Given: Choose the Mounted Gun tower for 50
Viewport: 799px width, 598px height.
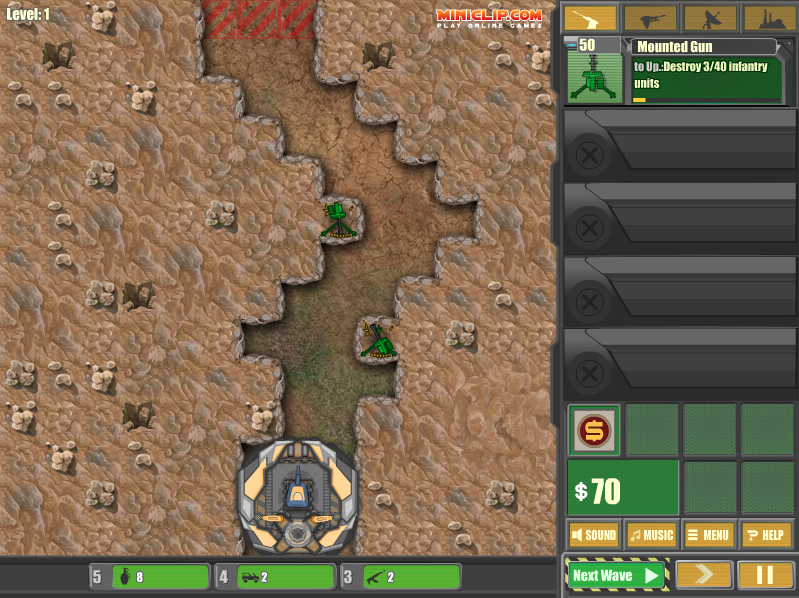Looking at the screenshot, I should (x=596, y=72).
